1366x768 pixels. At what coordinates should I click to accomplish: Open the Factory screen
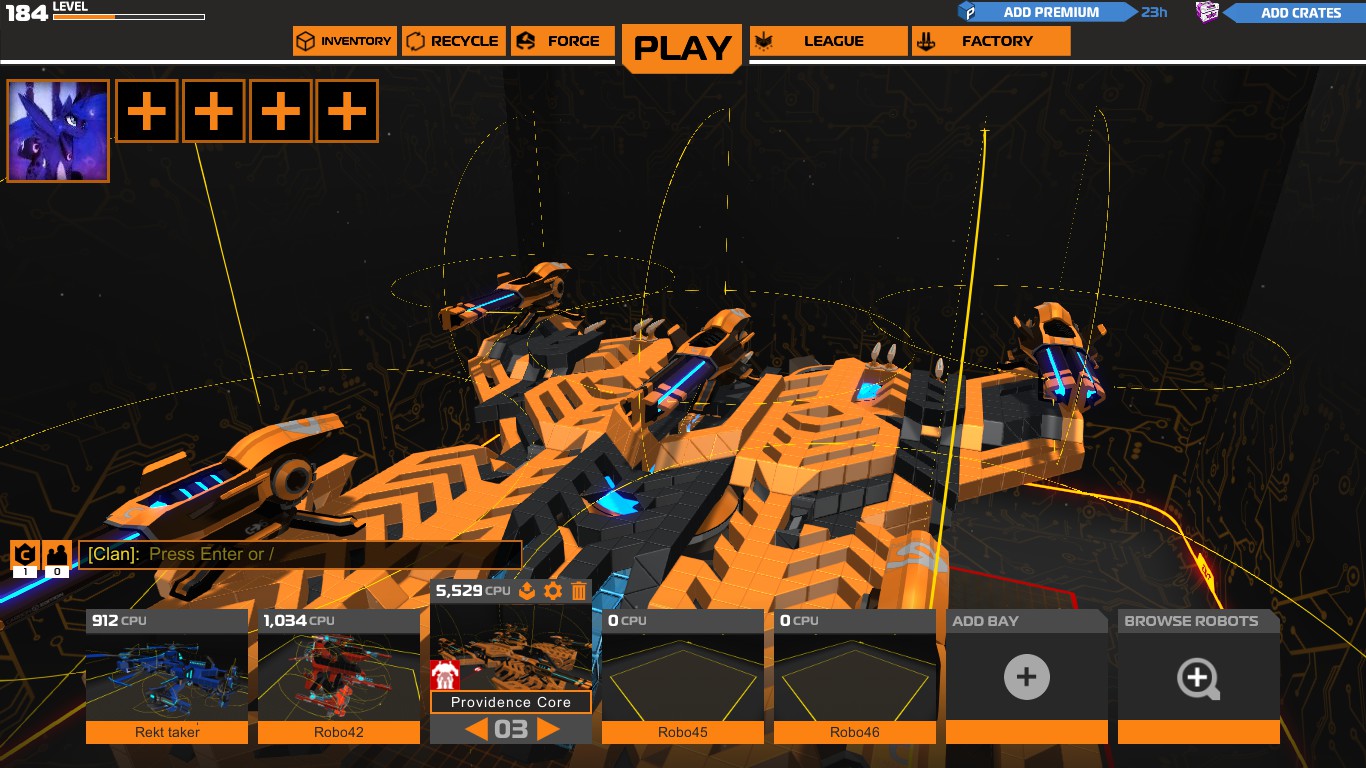[990, 41]
